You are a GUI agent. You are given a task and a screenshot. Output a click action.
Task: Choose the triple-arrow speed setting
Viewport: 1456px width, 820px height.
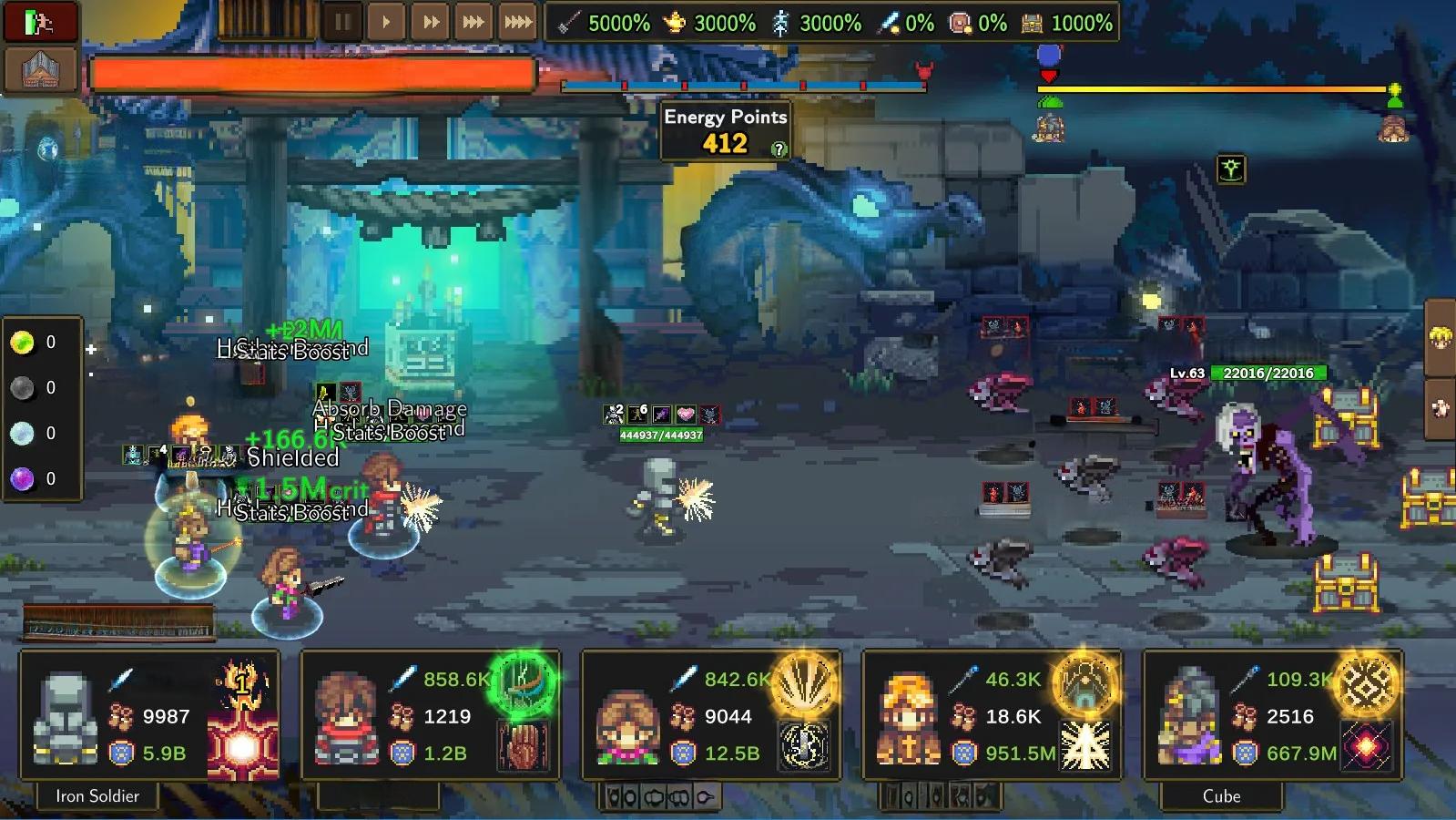(473, 22)
